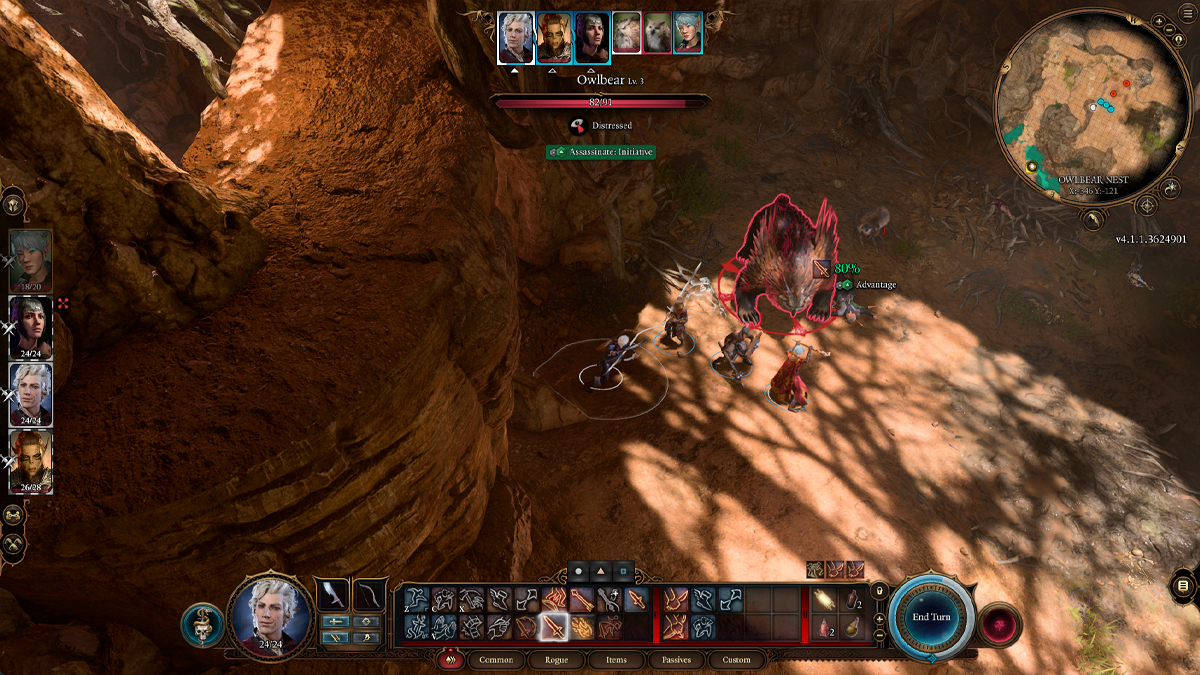This screenshot has height=675, width=1200.
Task: Click Astarion's large portrait beside the hotbar
Action: 269,614
